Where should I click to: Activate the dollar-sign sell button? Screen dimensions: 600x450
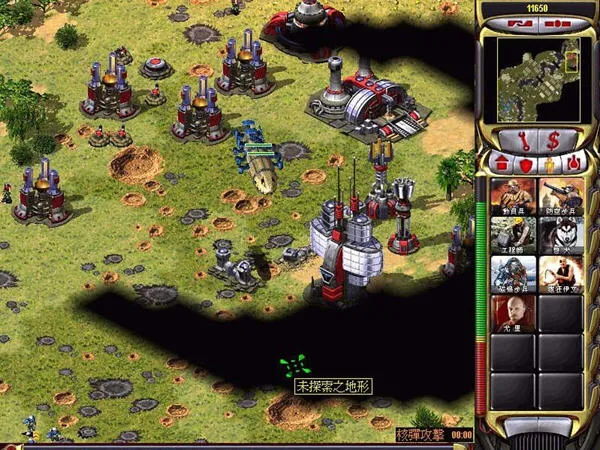tap(551, 138)
